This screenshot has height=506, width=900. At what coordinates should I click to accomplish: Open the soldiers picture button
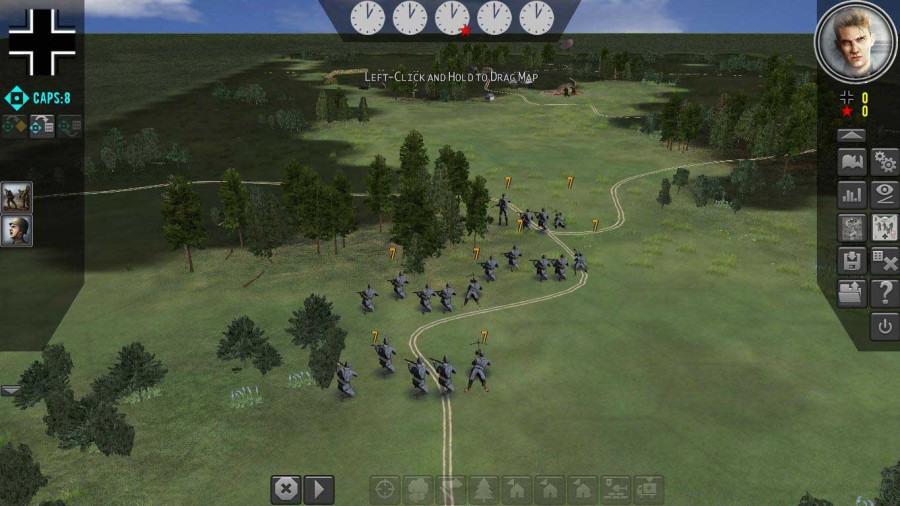(884, 227)
